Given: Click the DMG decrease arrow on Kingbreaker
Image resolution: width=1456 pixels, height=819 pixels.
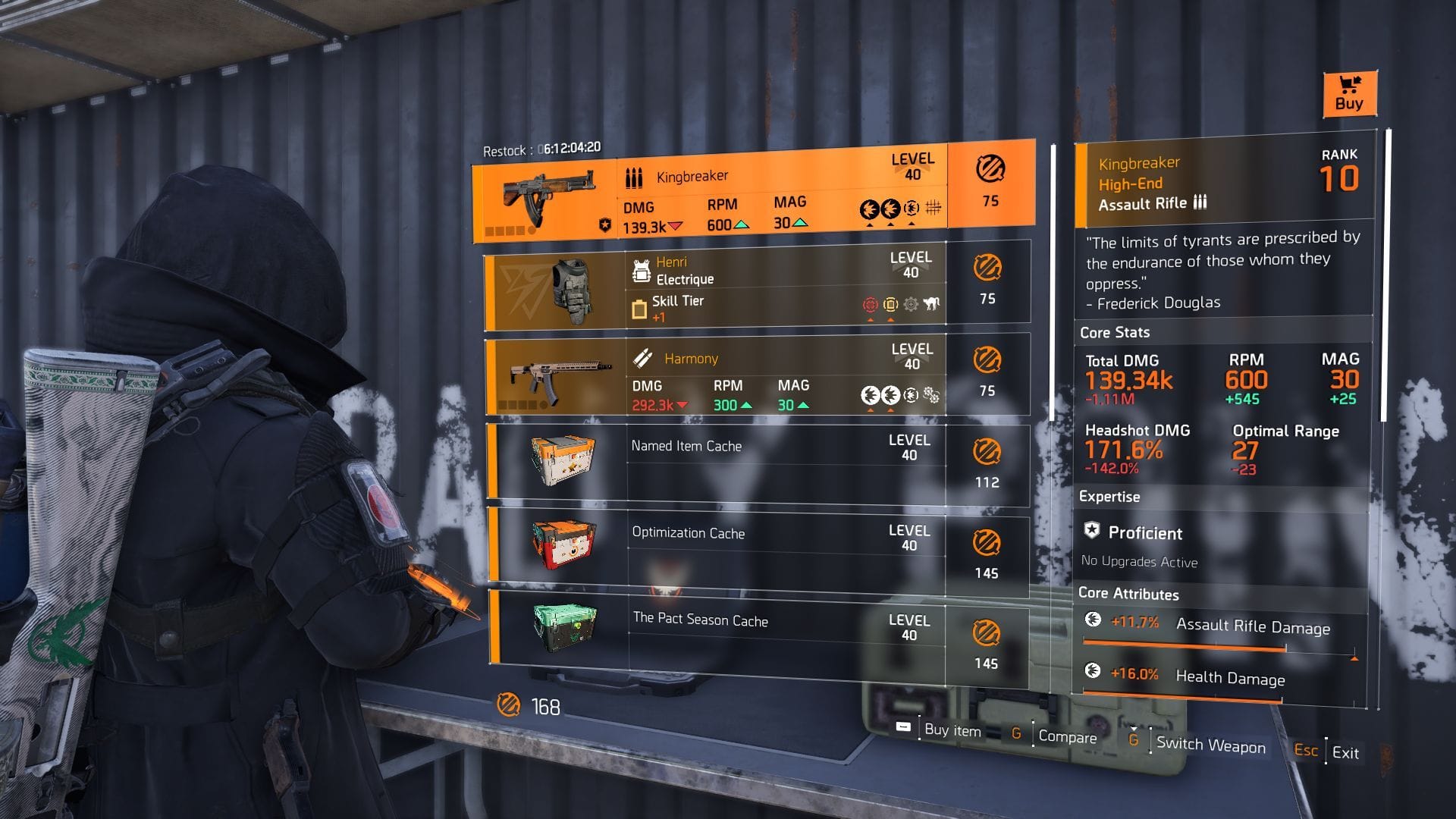Looking at the screenshot, I should tap(675, 225).
